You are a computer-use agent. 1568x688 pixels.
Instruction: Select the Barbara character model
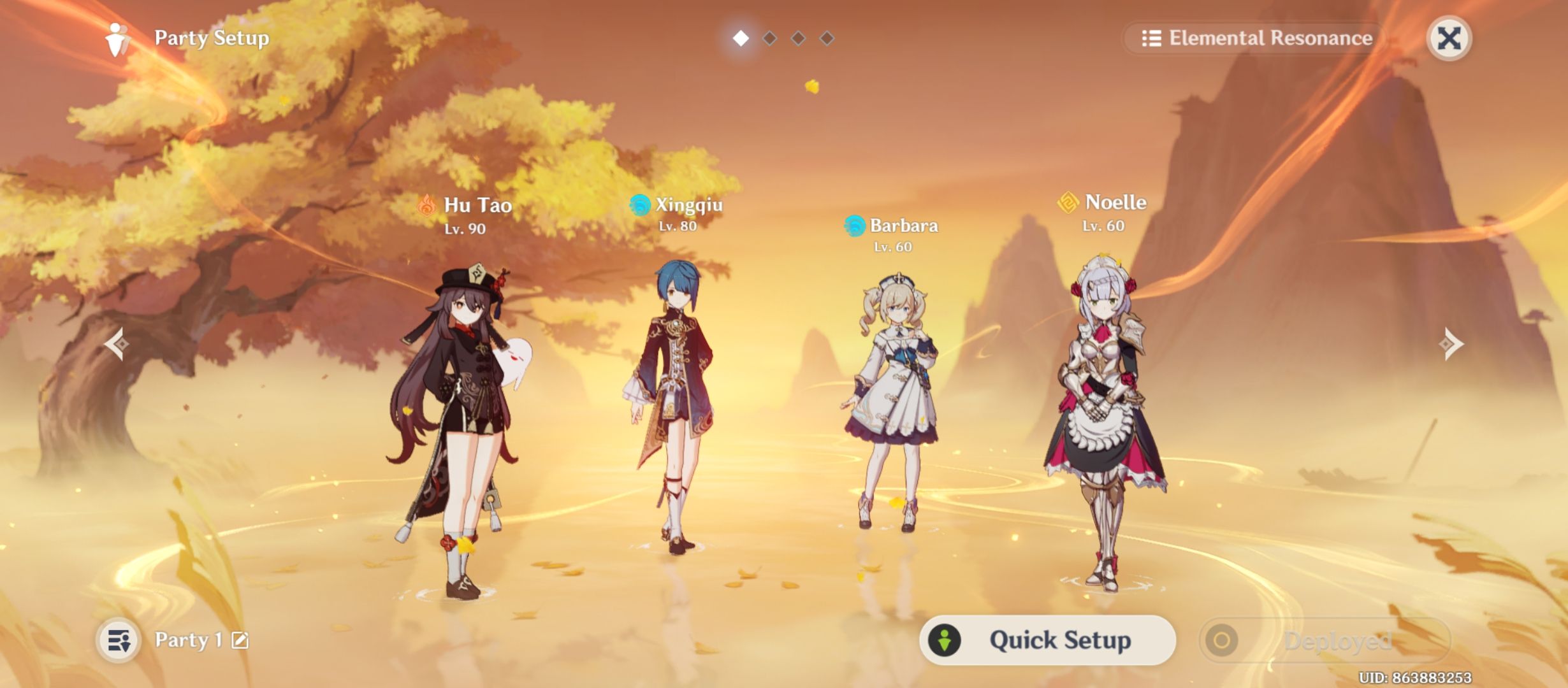pyautogui.click(x=892, y=382)
